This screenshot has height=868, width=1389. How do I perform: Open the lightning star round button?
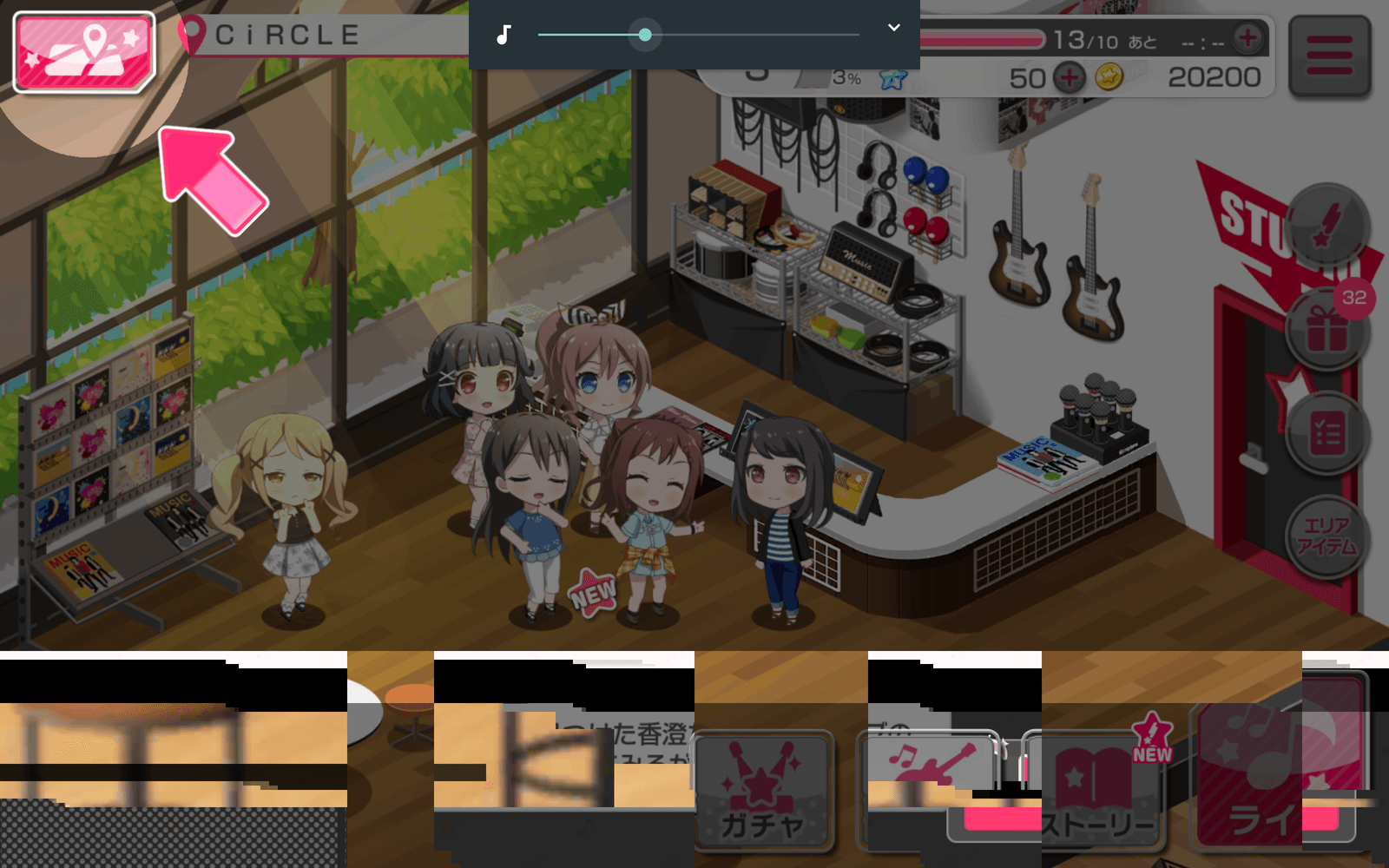click(x=1326, y=226)
